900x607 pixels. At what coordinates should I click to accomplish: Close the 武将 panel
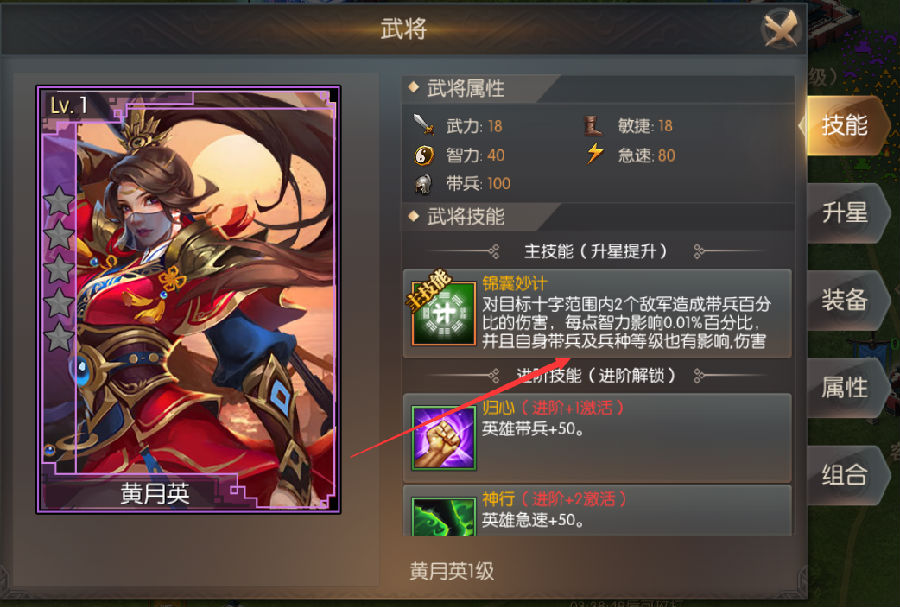(781, 30)
